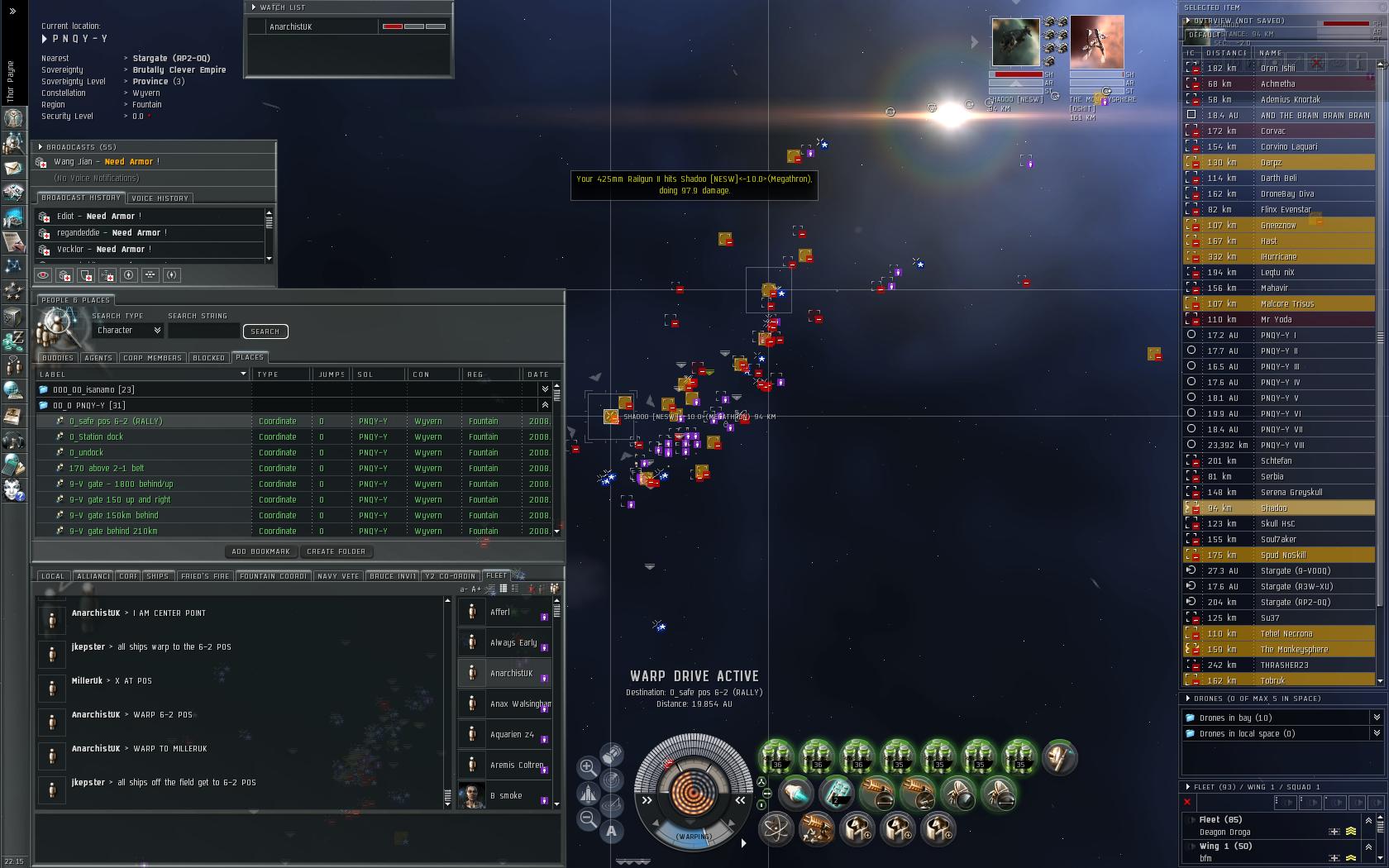The image size is (1389, 868).
Task: Type in the search string field
Action: click(x=203, y=331)
